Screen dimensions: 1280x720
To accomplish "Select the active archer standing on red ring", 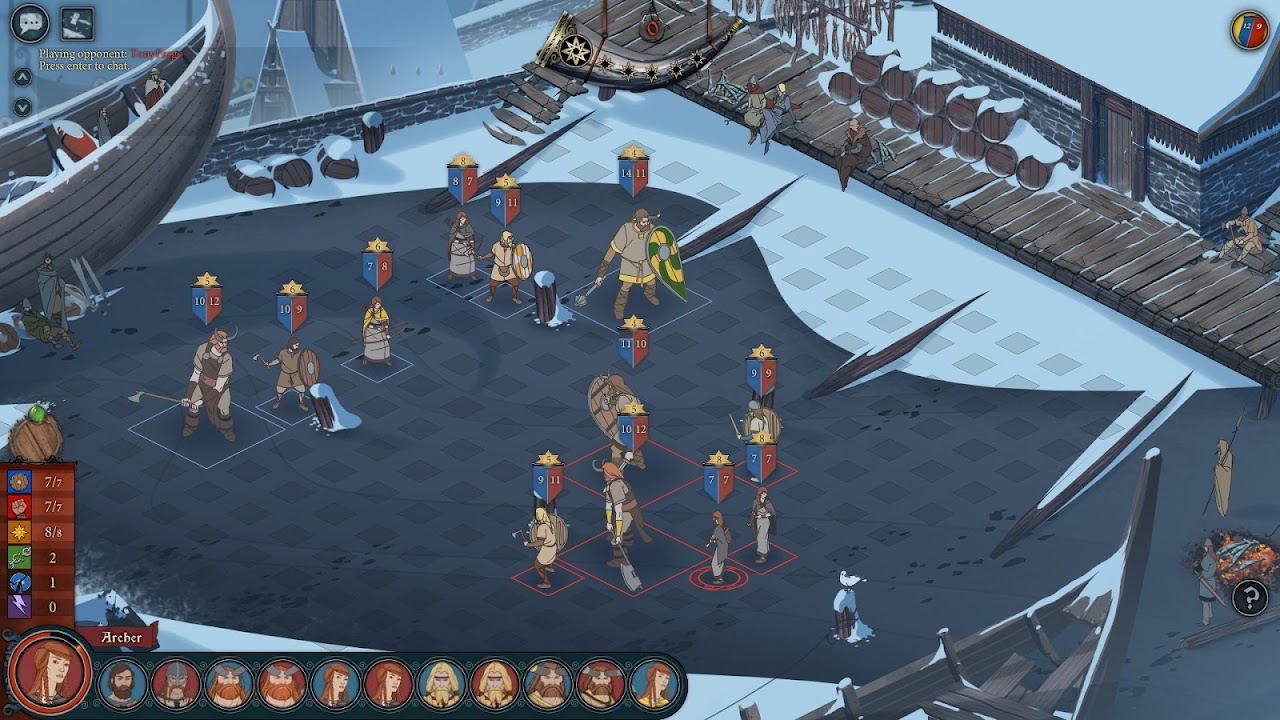I will click(x=718, y=547).
